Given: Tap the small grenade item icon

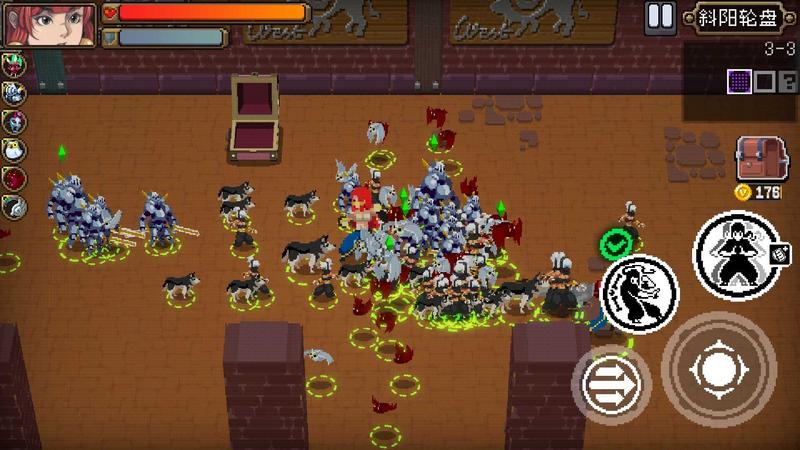Looking at the screenshot, I should click(x=781, y=251).
